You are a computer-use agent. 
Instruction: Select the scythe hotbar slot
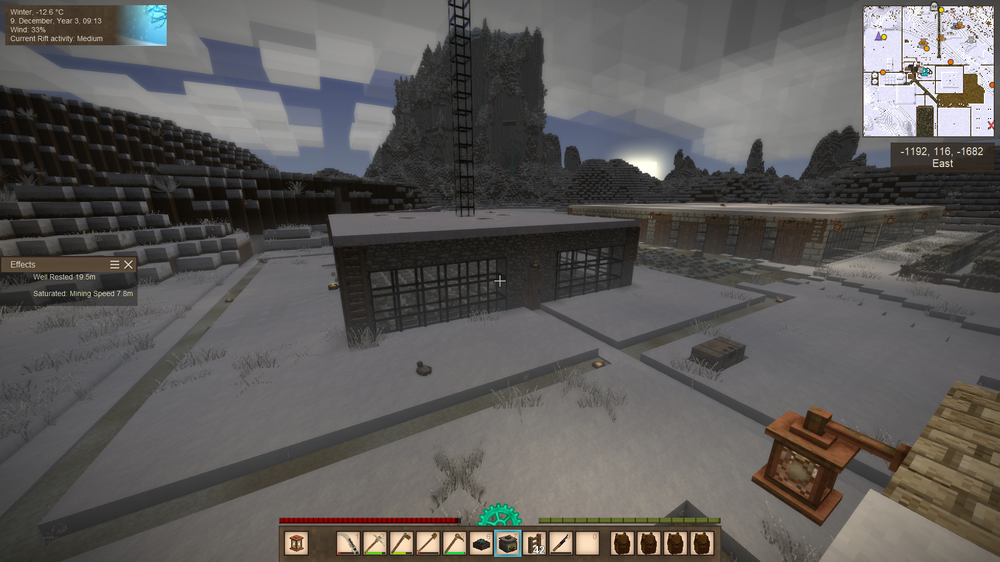coord(348,543)
